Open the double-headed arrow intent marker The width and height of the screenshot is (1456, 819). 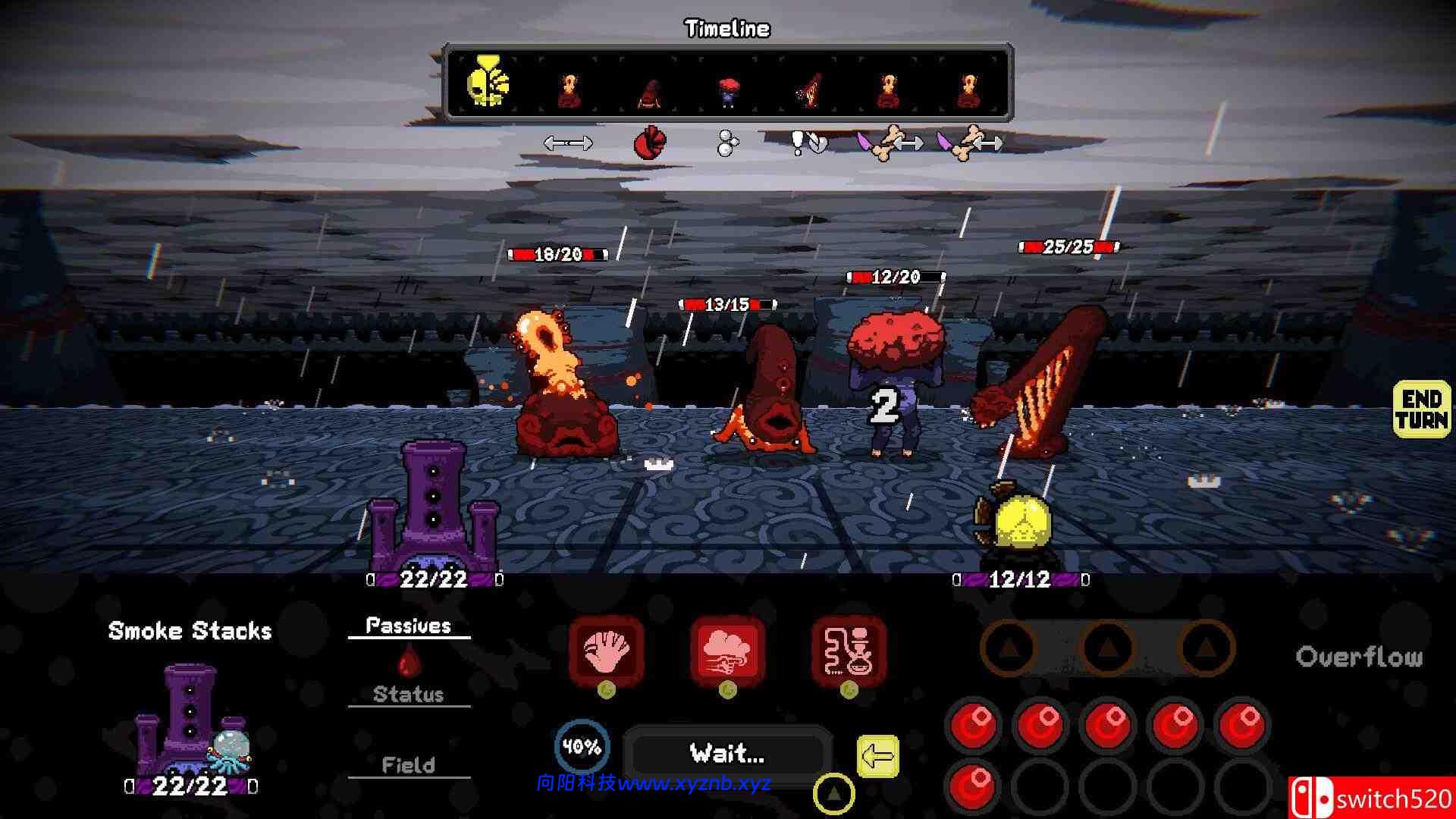569,141
